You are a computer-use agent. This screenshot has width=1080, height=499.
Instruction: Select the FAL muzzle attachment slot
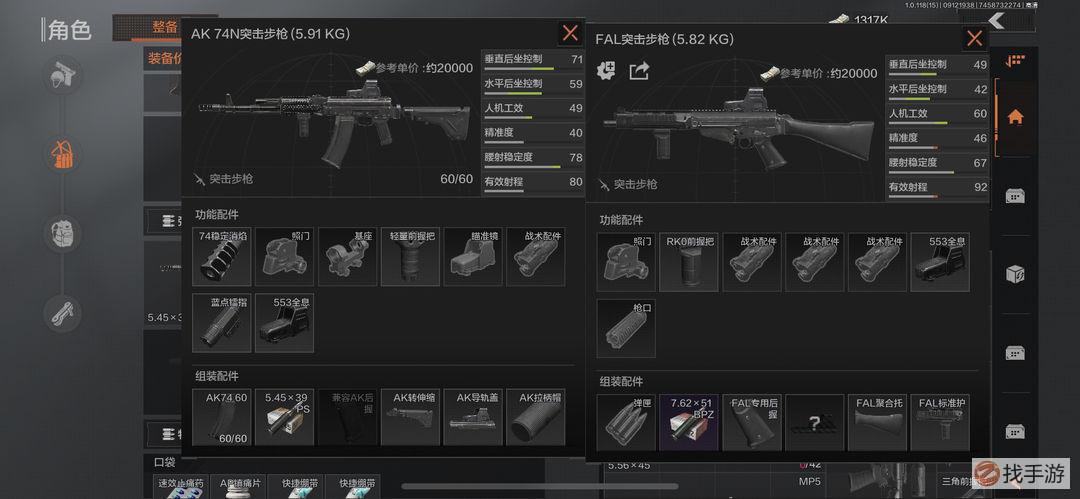tap(626, 329)
